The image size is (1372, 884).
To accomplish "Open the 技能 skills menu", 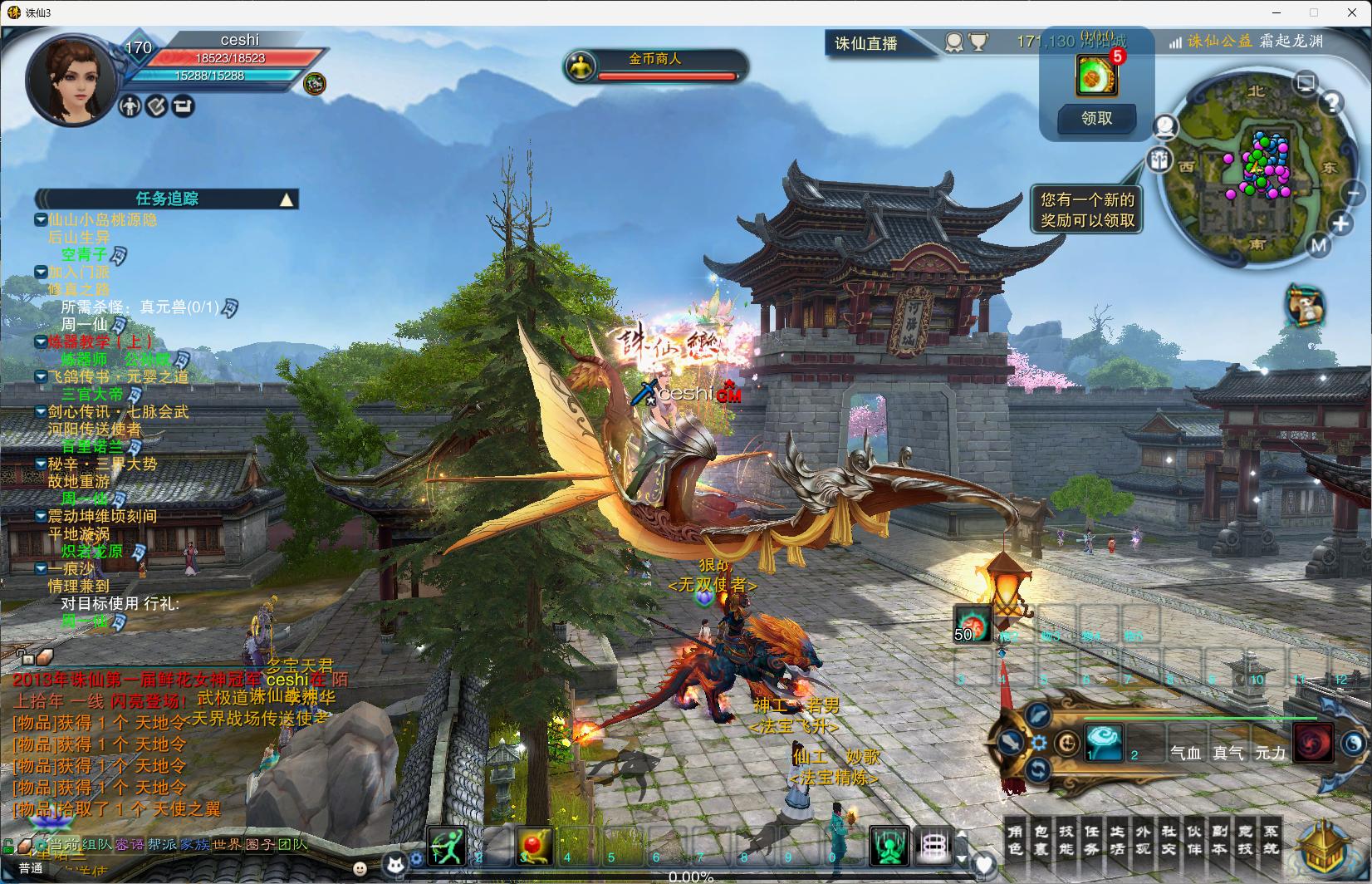I will point(1066,840).
